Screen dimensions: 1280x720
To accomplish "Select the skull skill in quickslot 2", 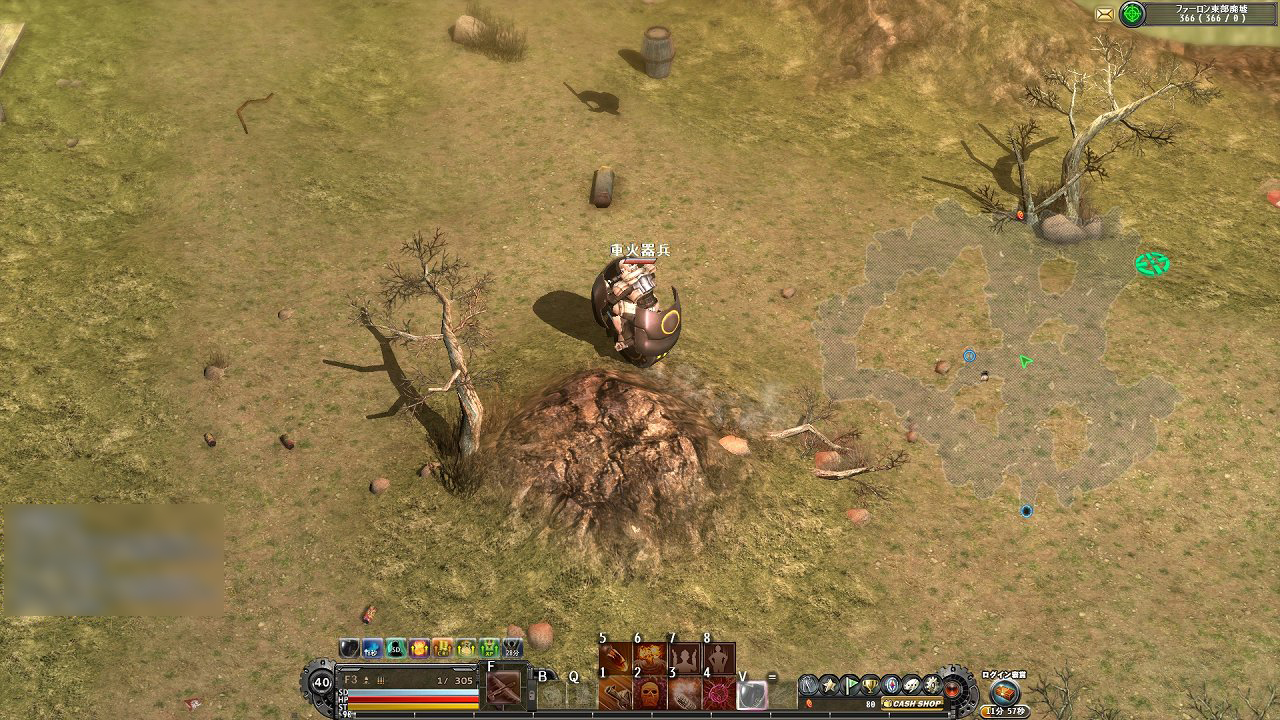I will pyautogui.click(x=648, y=694).
